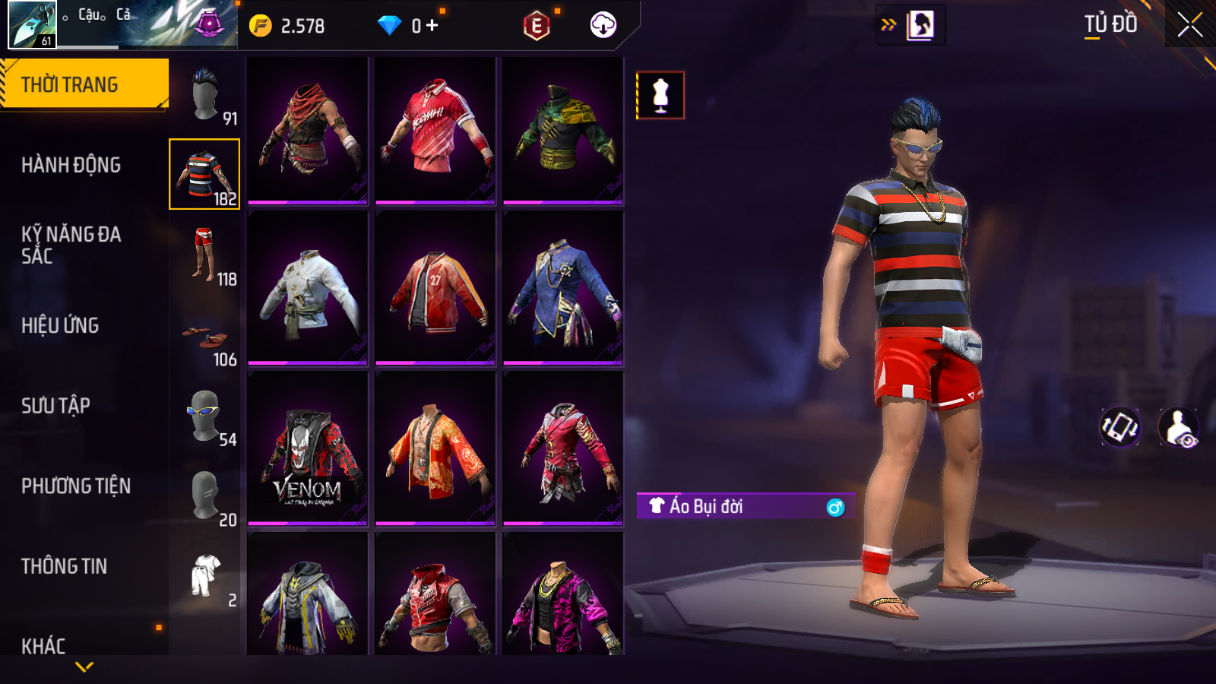Screen dimensions: 1216x684
Task: Open the sandals footwear category
Action: tap(205, 337)
